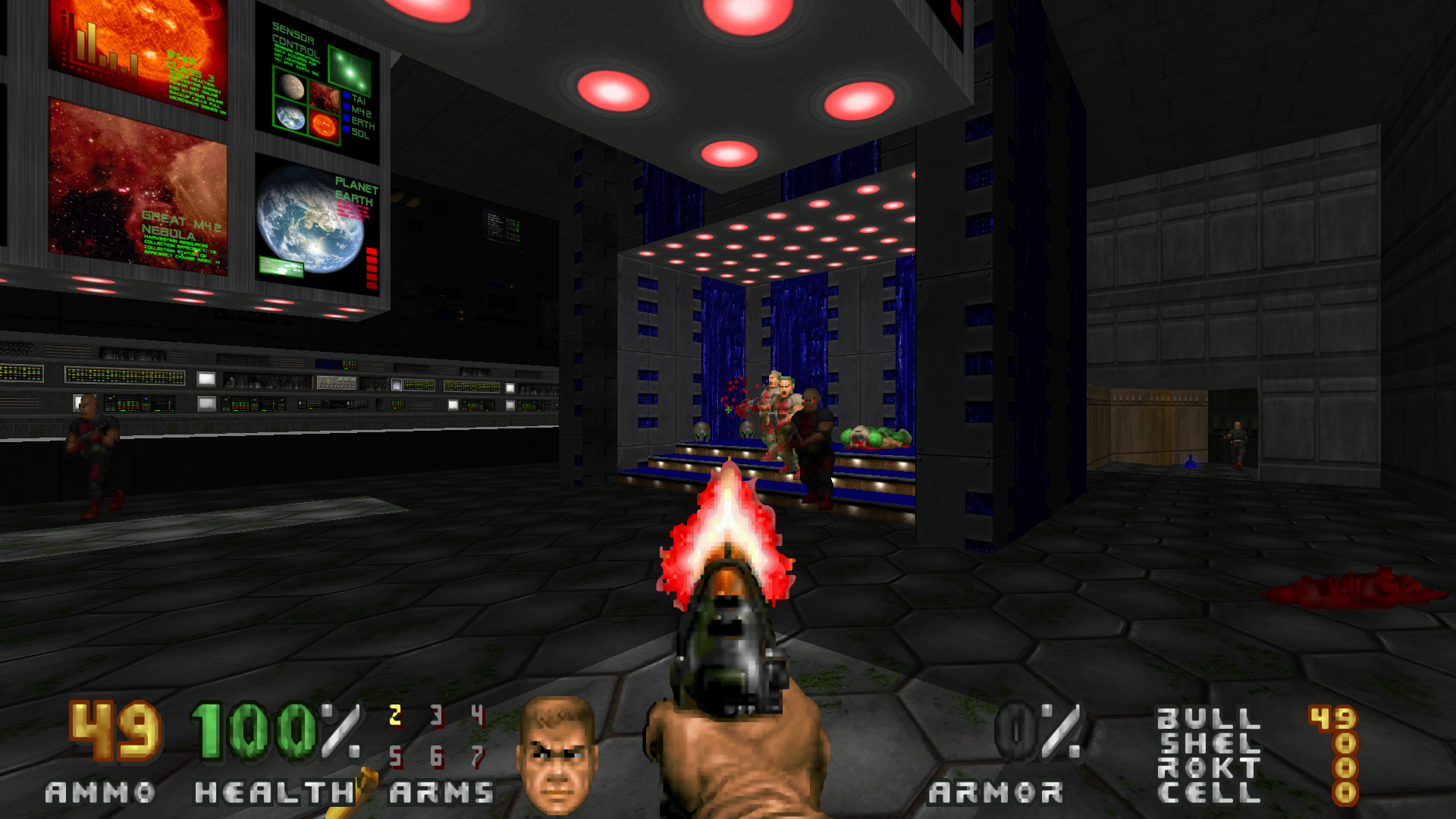Toggle the blue M42 sensor indicator
The height and width of the screenshot is (819, 1456).
click(x=347, y=107)
